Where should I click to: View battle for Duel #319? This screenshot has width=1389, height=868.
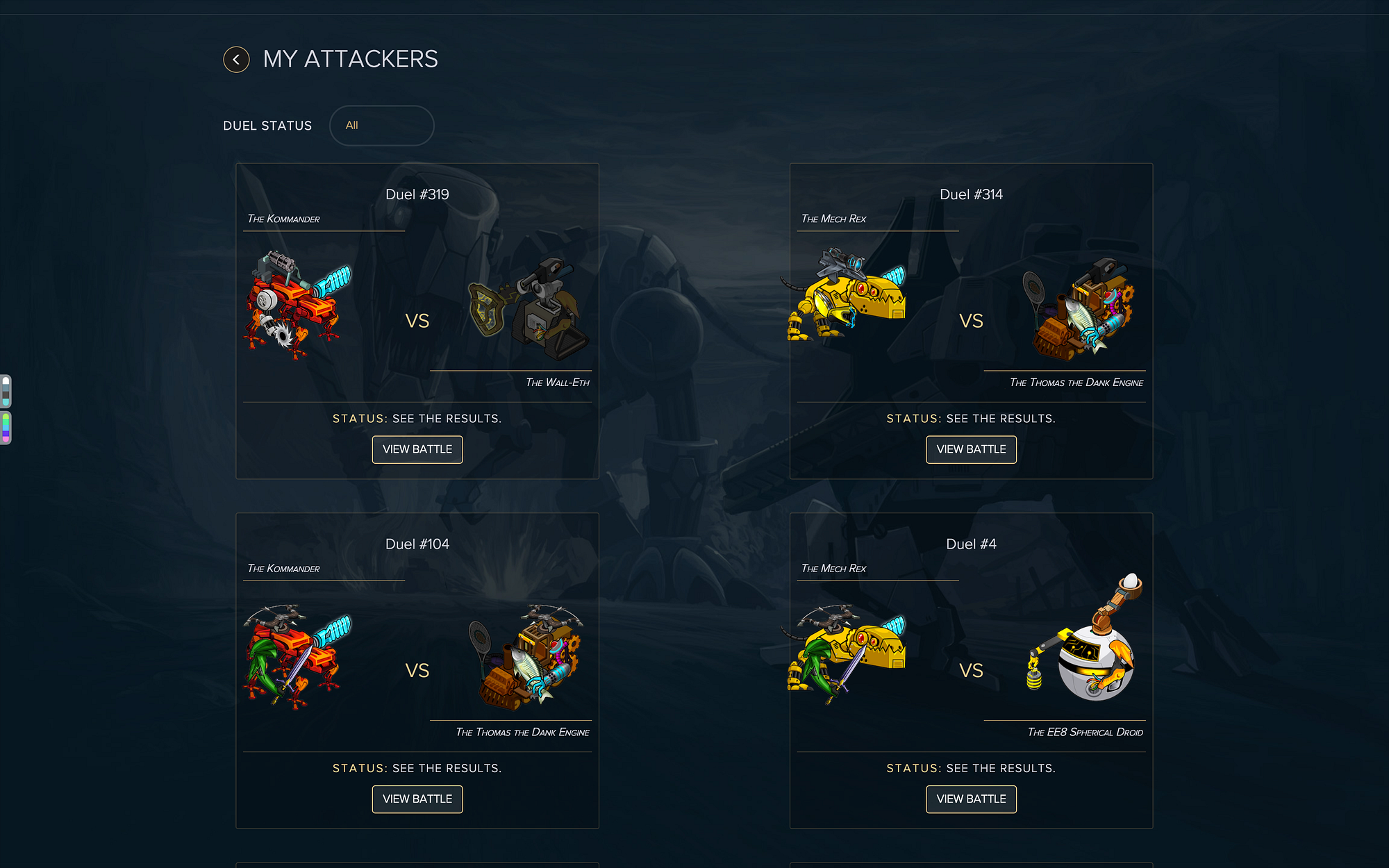(x=417, y=449)
